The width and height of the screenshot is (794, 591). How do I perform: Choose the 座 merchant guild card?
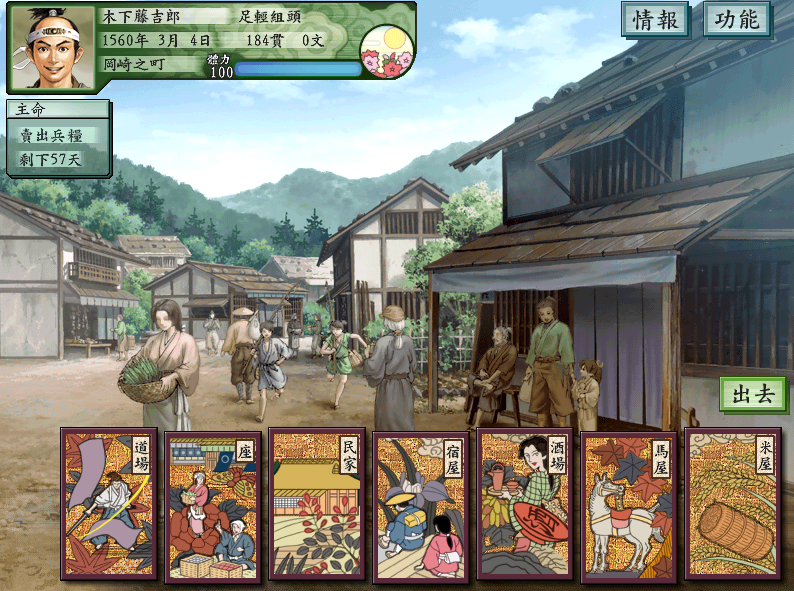pyautogui.click(x=213, y=504)
